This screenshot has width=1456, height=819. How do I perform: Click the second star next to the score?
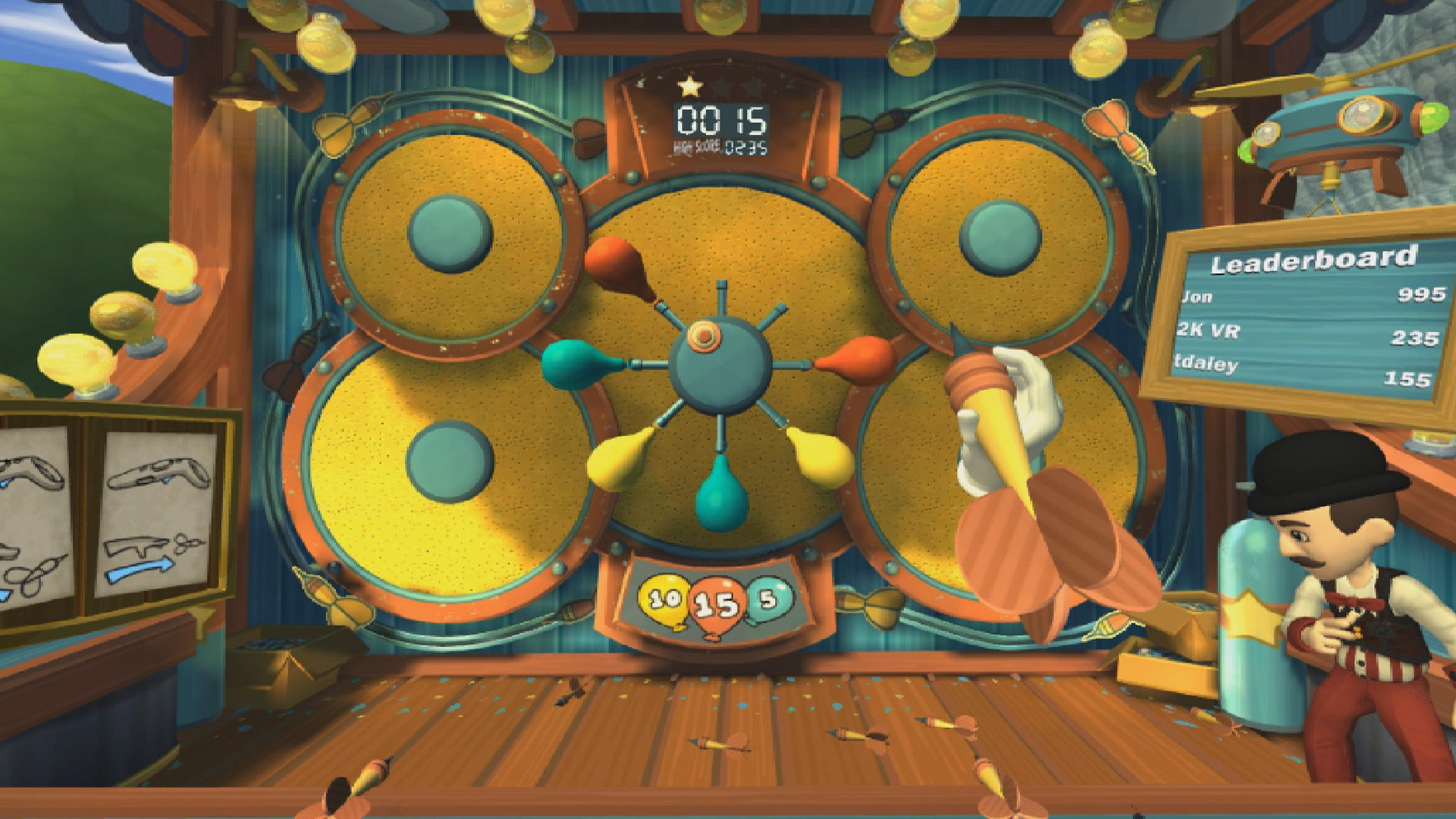click(721, 87)
